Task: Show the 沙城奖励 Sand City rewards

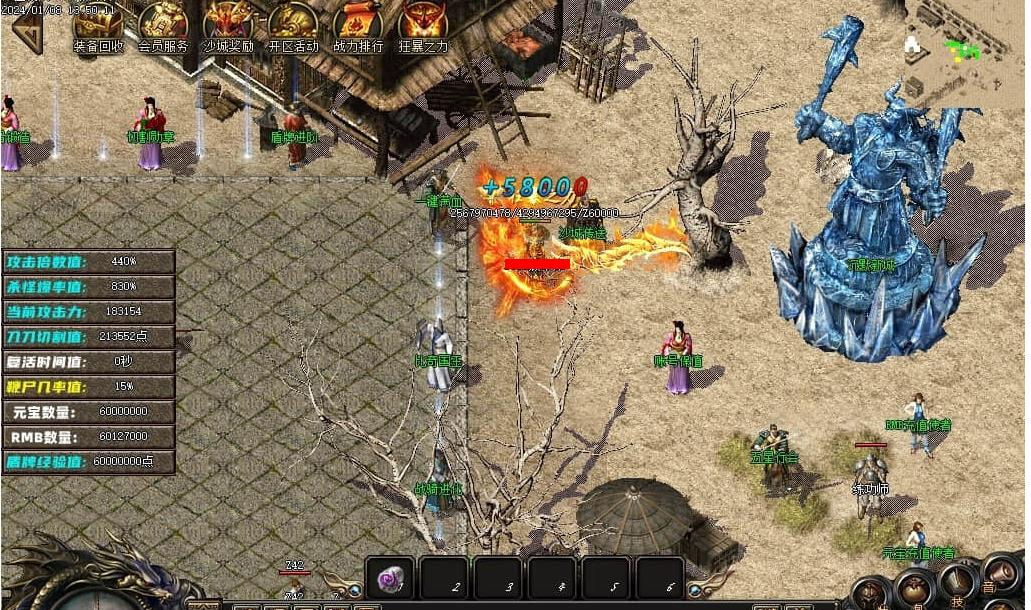Action: click(228, 25)
